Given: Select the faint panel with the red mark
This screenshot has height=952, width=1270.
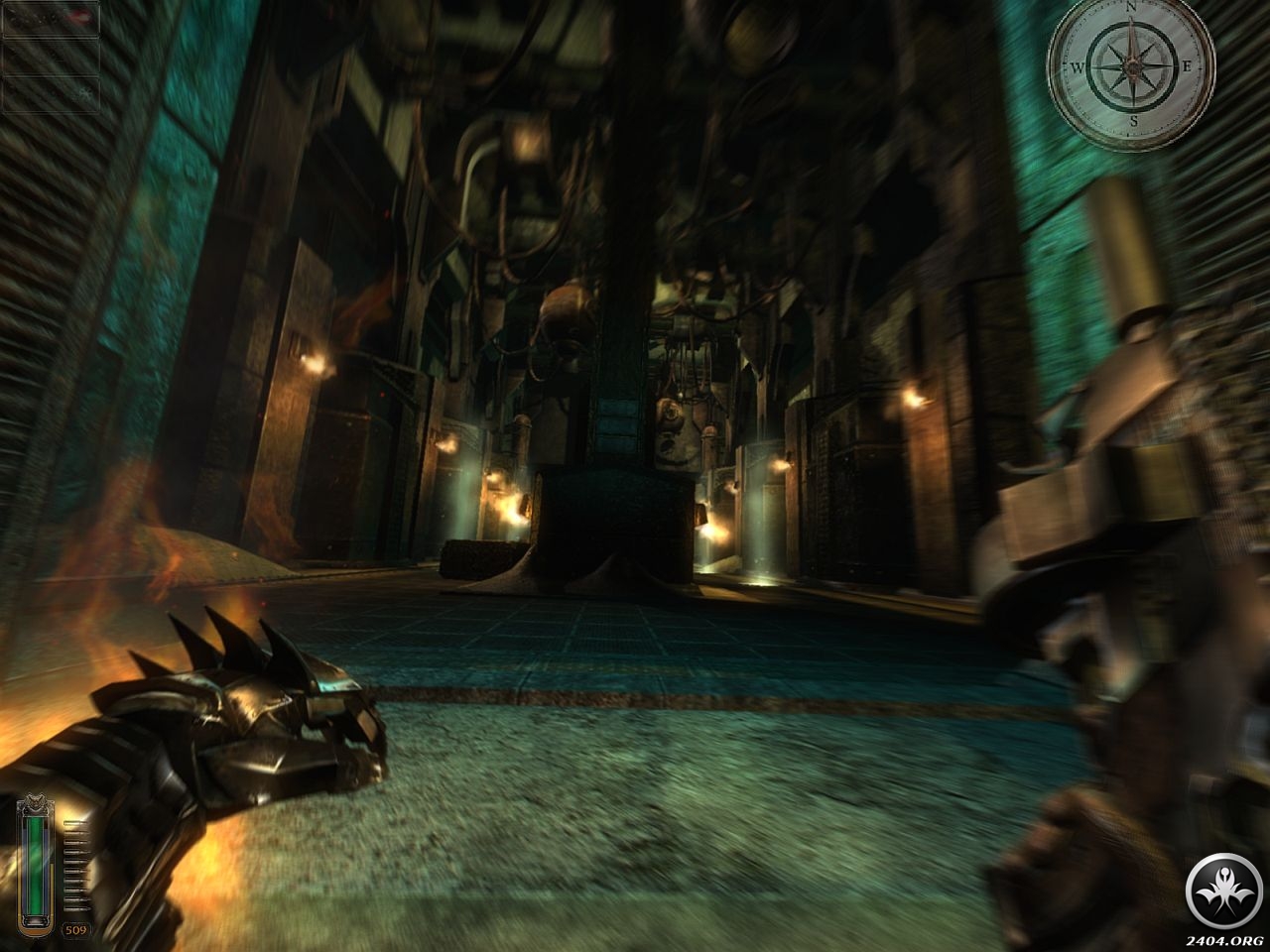Looking at the screenshot, I should (x=50, y=20).
